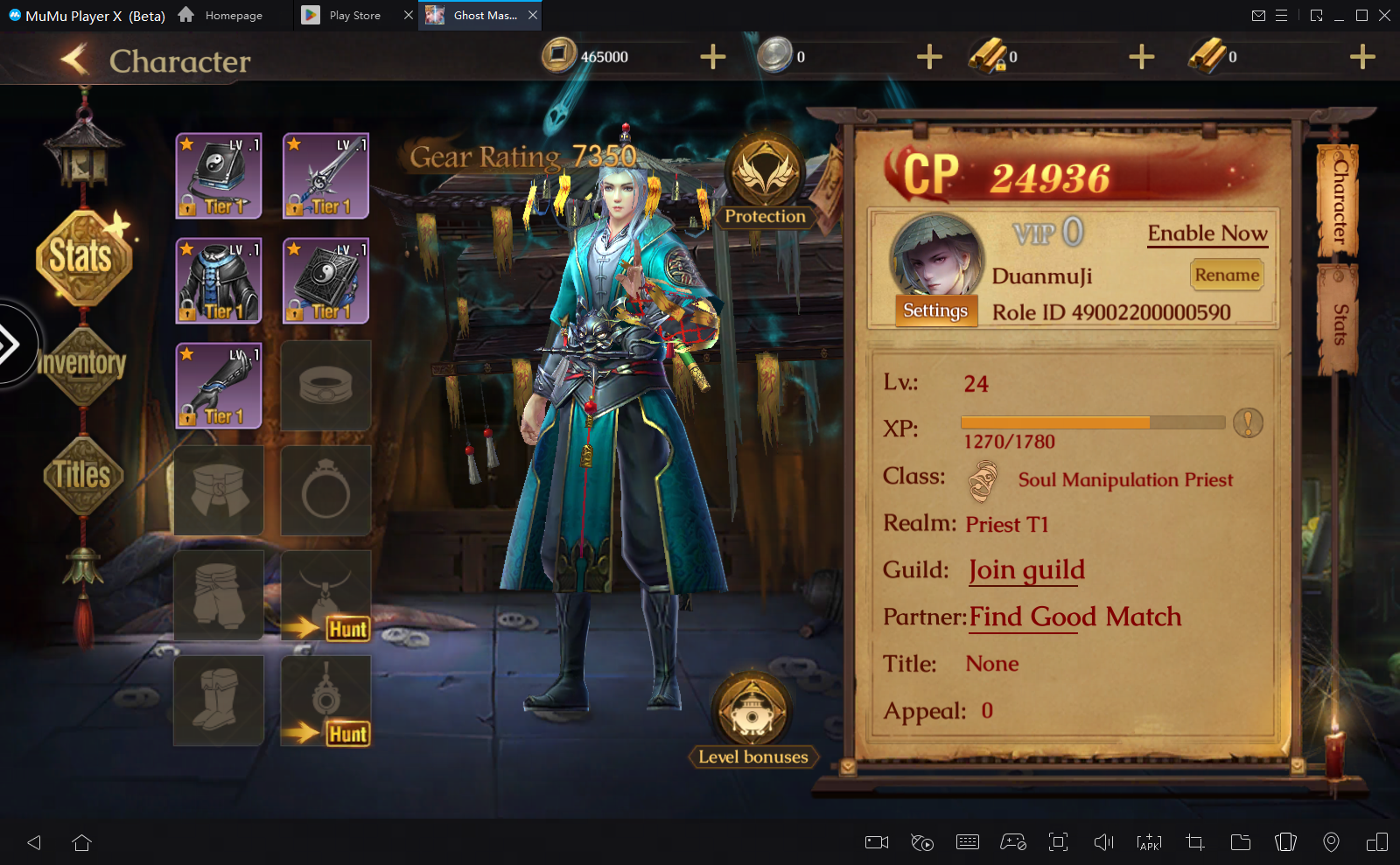Collapse the Character screen with the back arrow

(75, 59)
